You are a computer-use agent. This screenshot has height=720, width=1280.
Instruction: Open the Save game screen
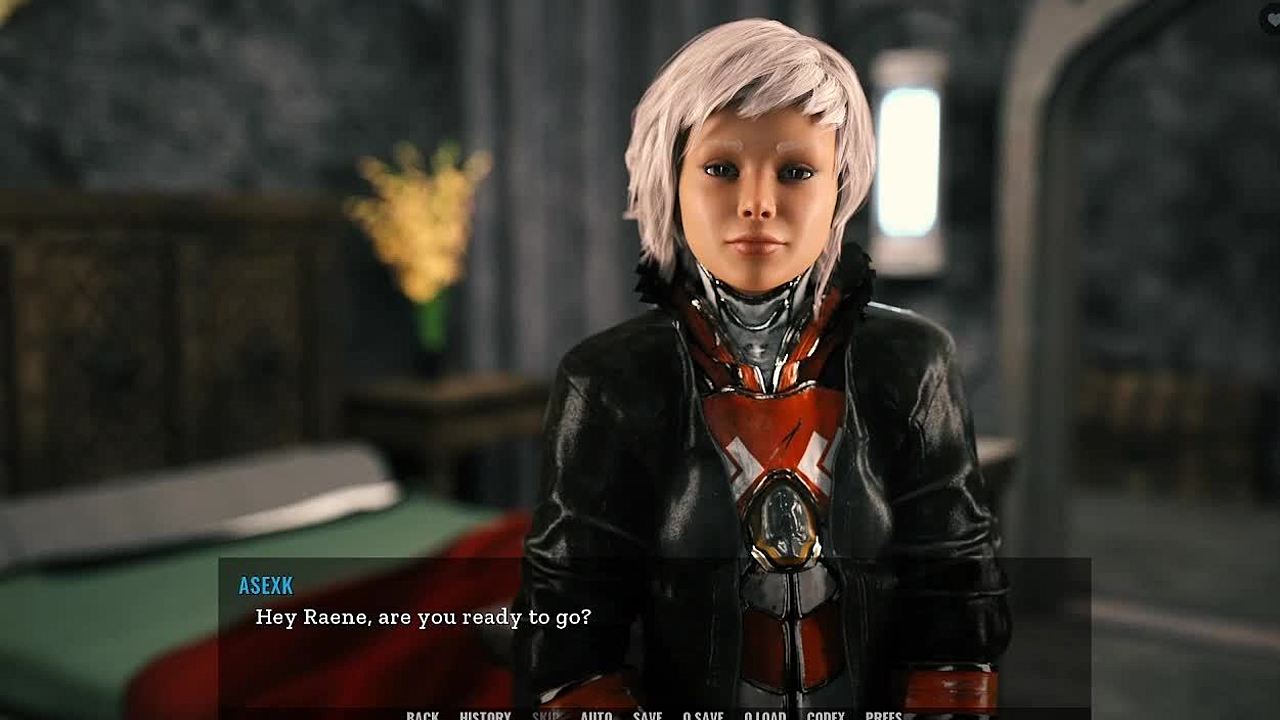click(647, 715)
